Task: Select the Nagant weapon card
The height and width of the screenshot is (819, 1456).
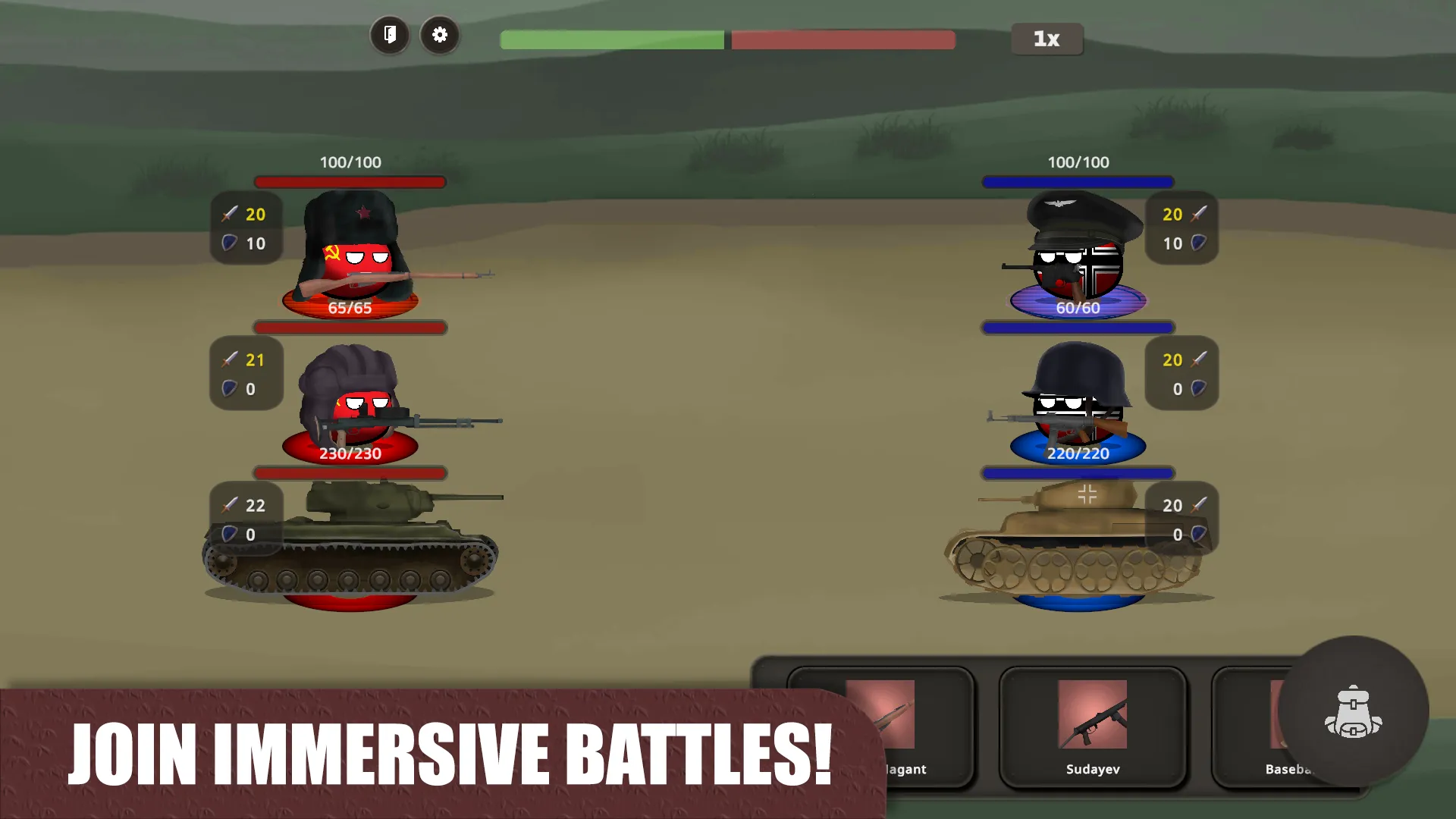Action: 895,728
